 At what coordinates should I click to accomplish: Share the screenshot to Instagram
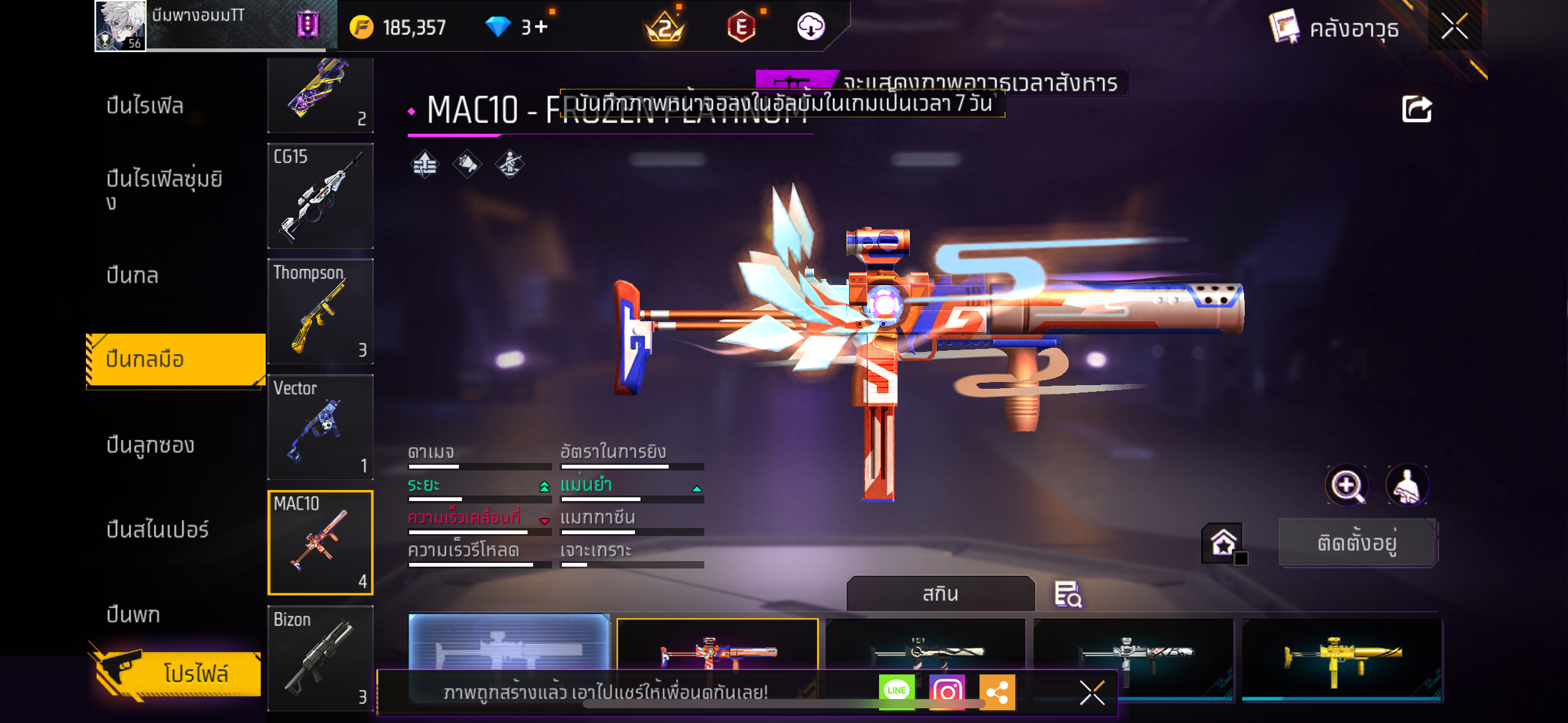tap(947, 692)
